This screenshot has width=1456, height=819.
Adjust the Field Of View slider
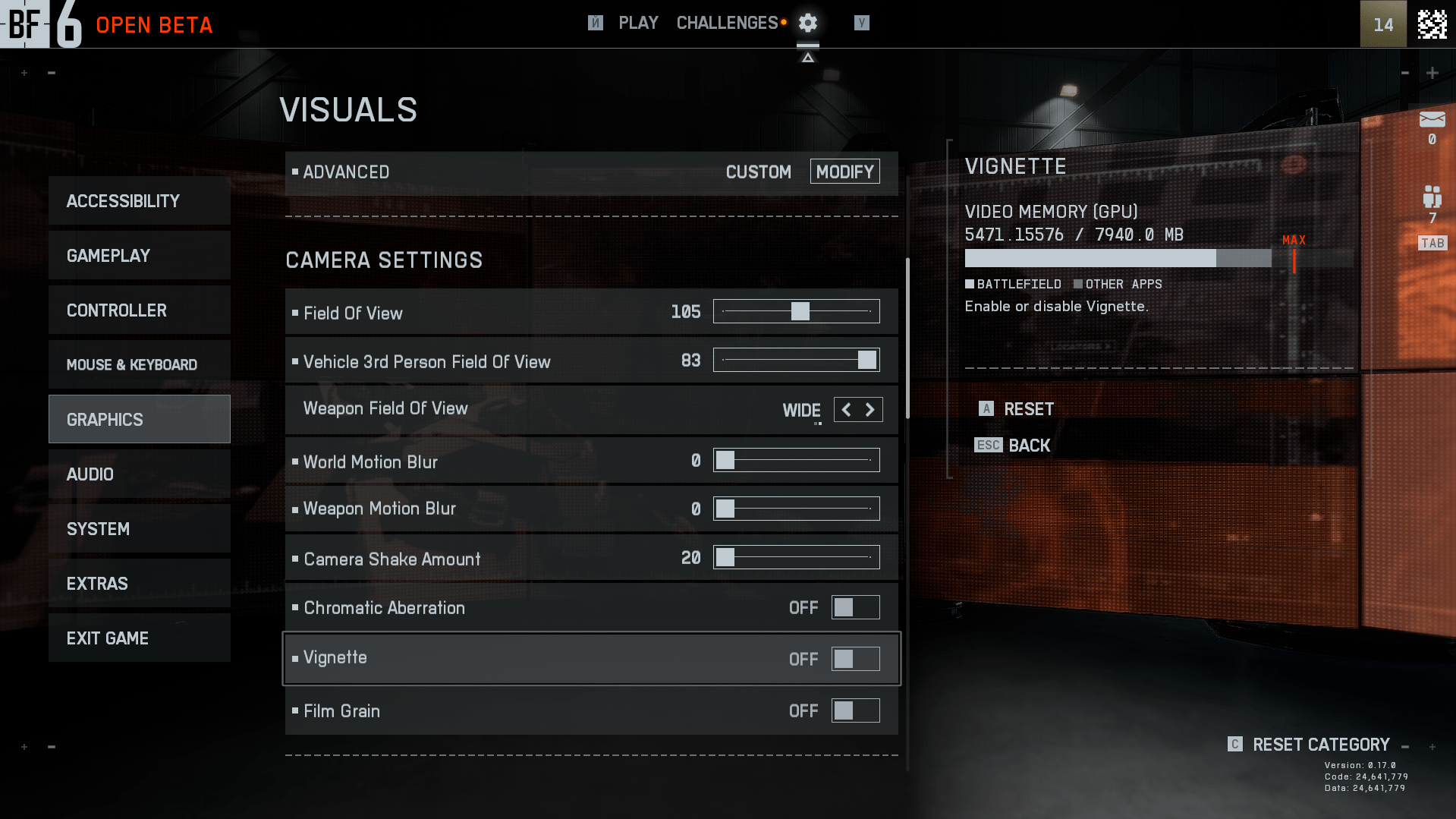(x=800, y=311)
